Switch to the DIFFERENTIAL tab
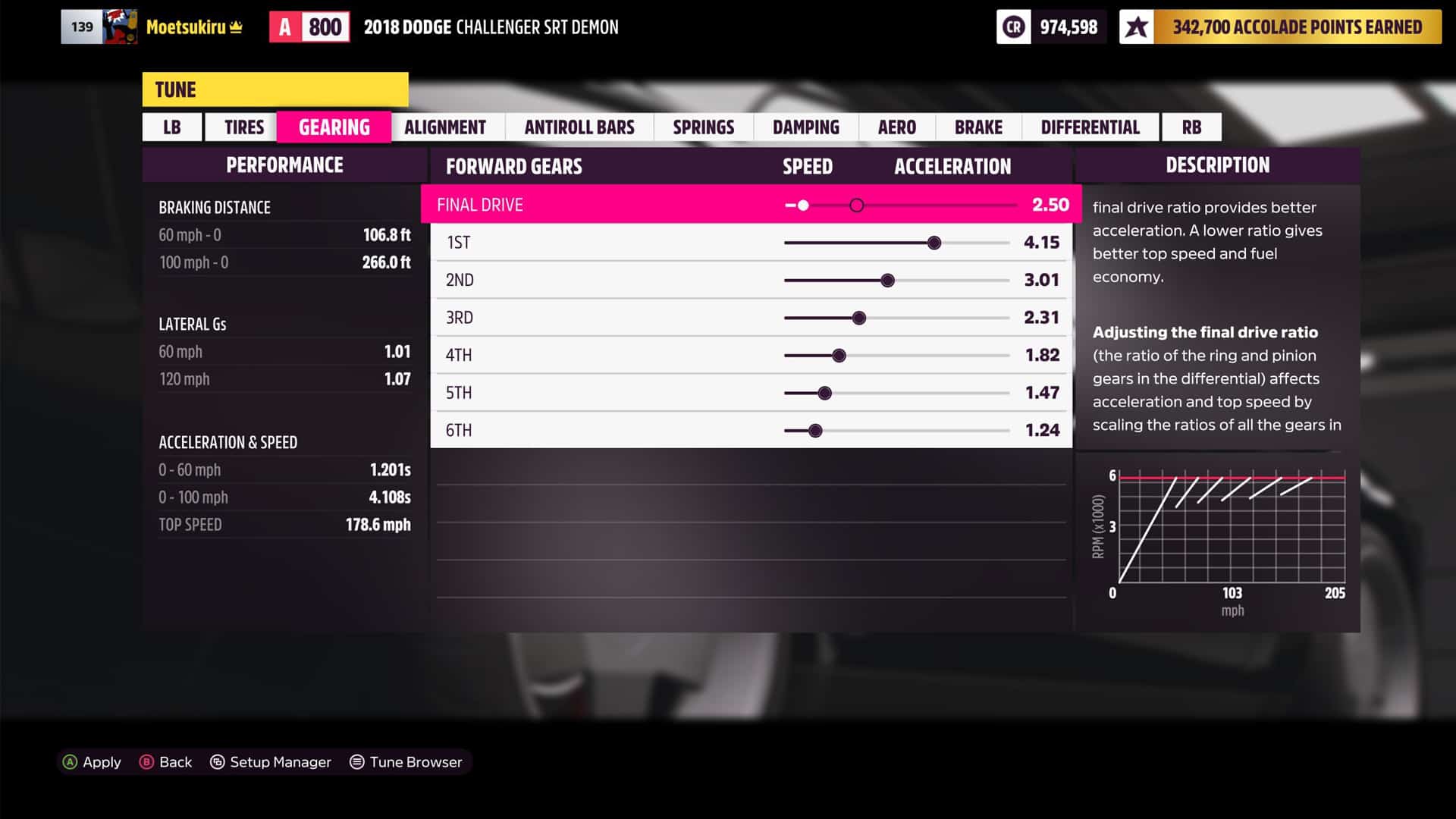 click(1090, 127)
